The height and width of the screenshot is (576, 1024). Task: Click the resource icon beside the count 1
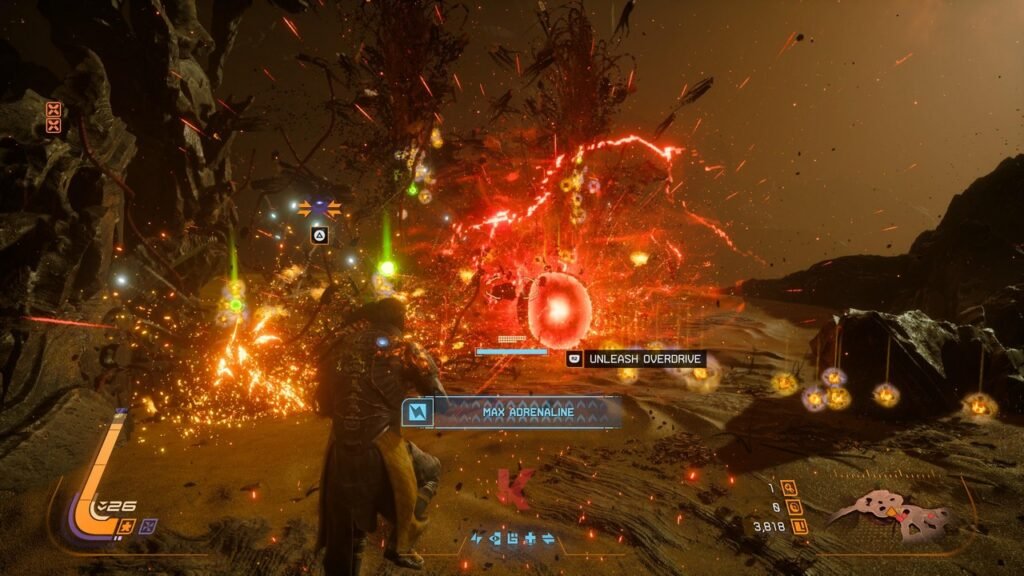tap(790, 488)
